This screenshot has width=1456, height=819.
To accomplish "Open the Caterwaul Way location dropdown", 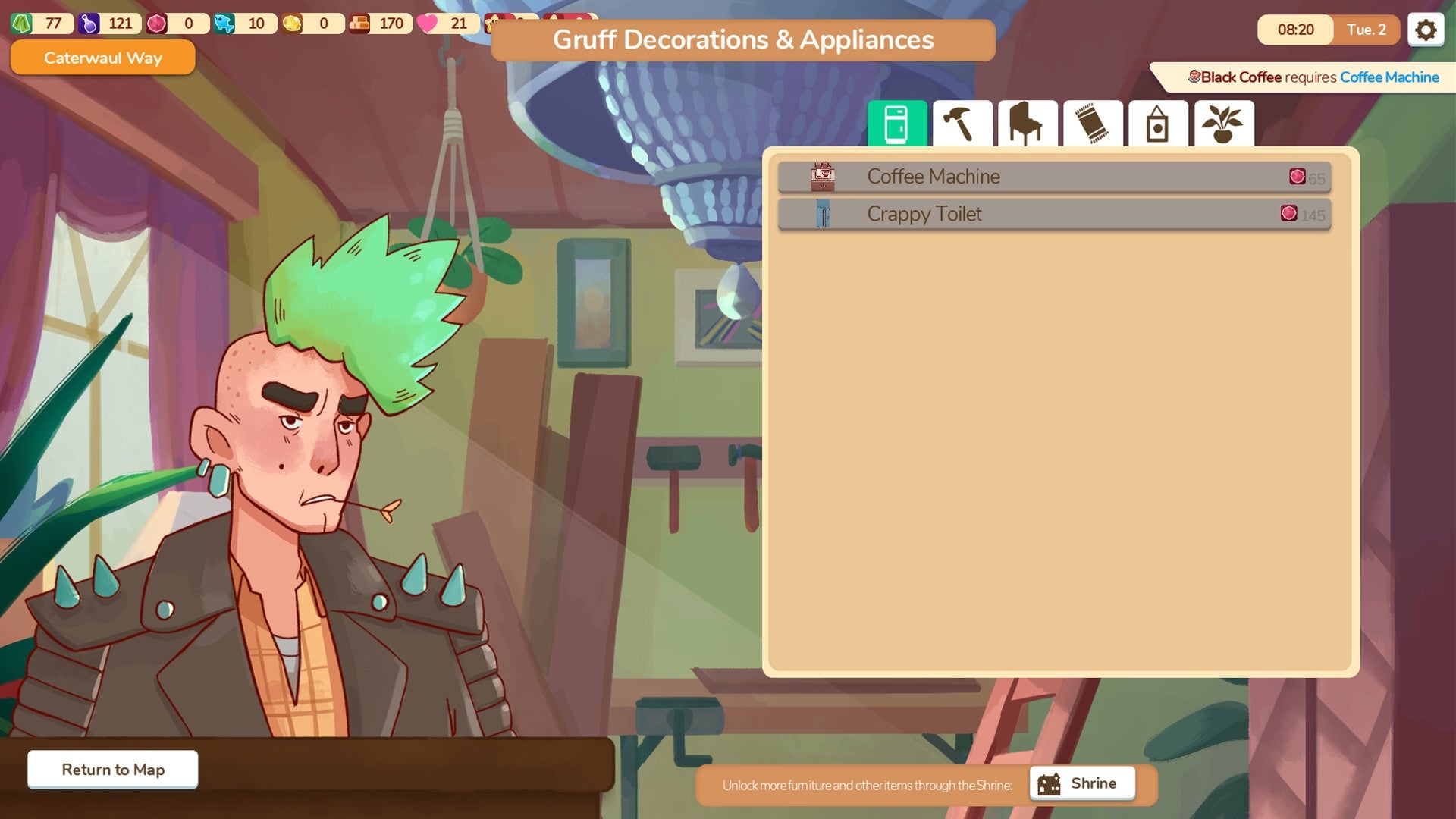I will click(102, 58).
